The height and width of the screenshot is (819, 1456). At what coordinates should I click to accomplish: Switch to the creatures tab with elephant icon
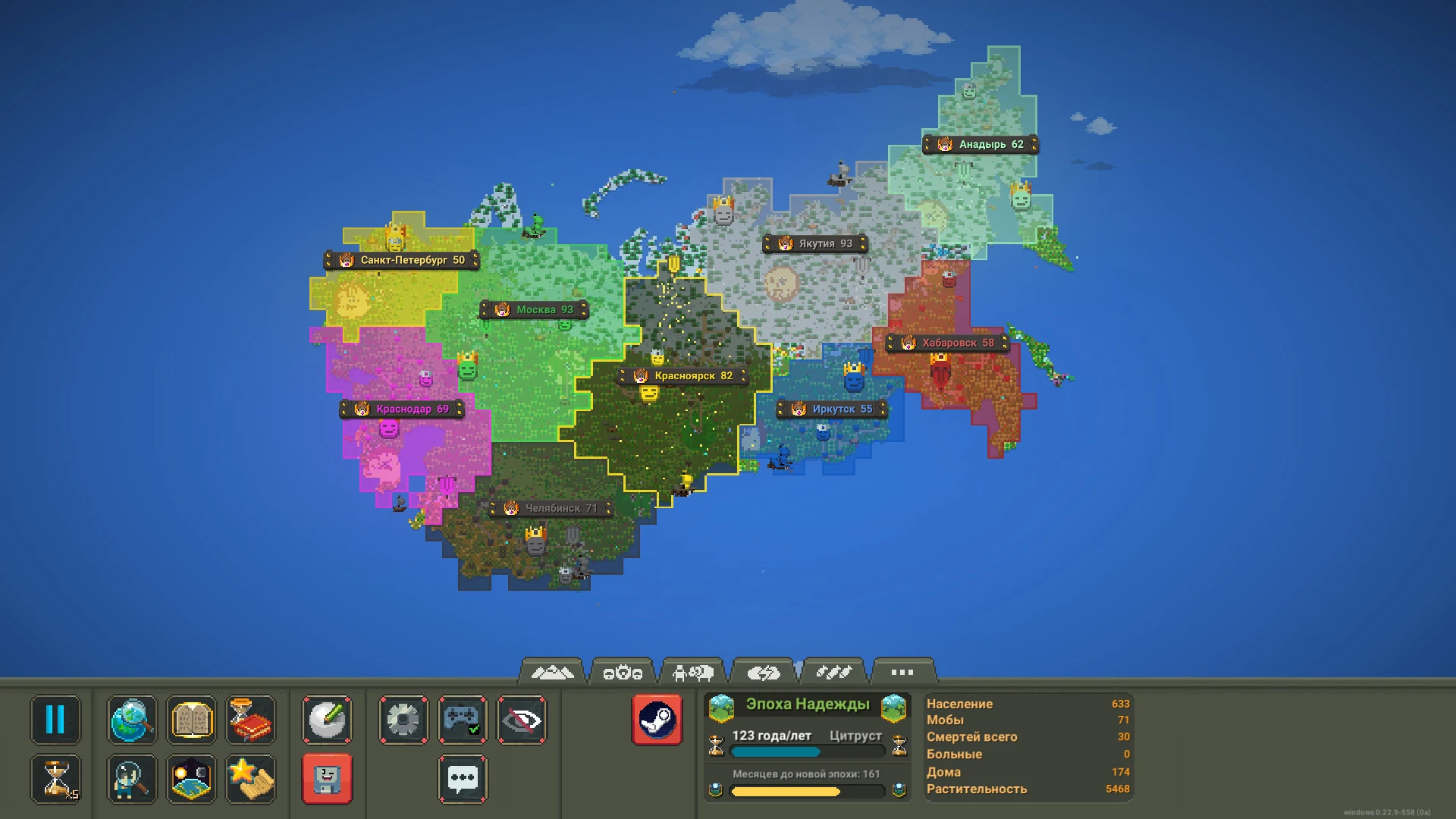click(x=693, y=672)
